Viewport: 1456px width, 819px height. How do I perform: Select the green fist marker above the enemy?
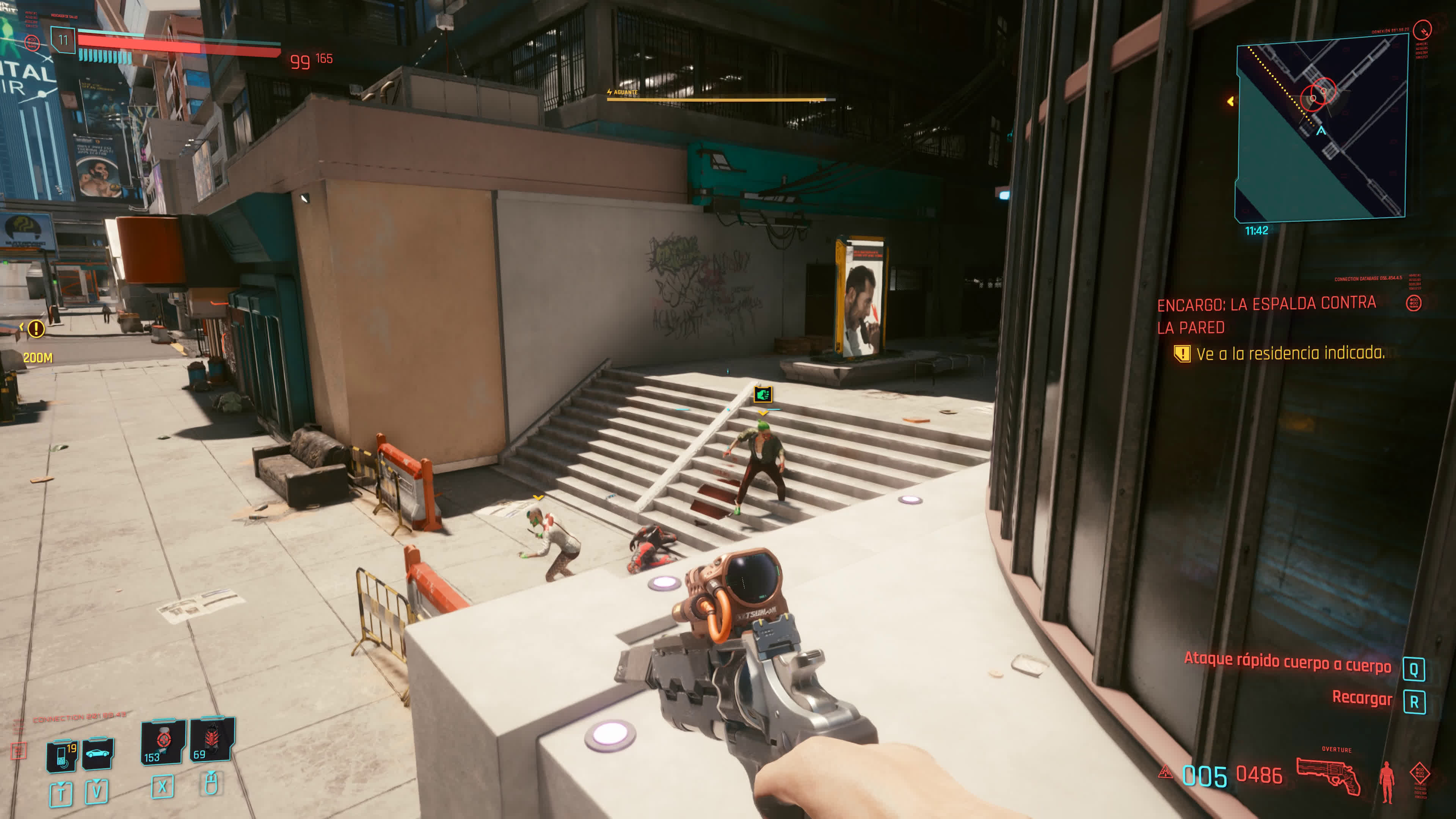pyautogui.click(x=763, y=394)
